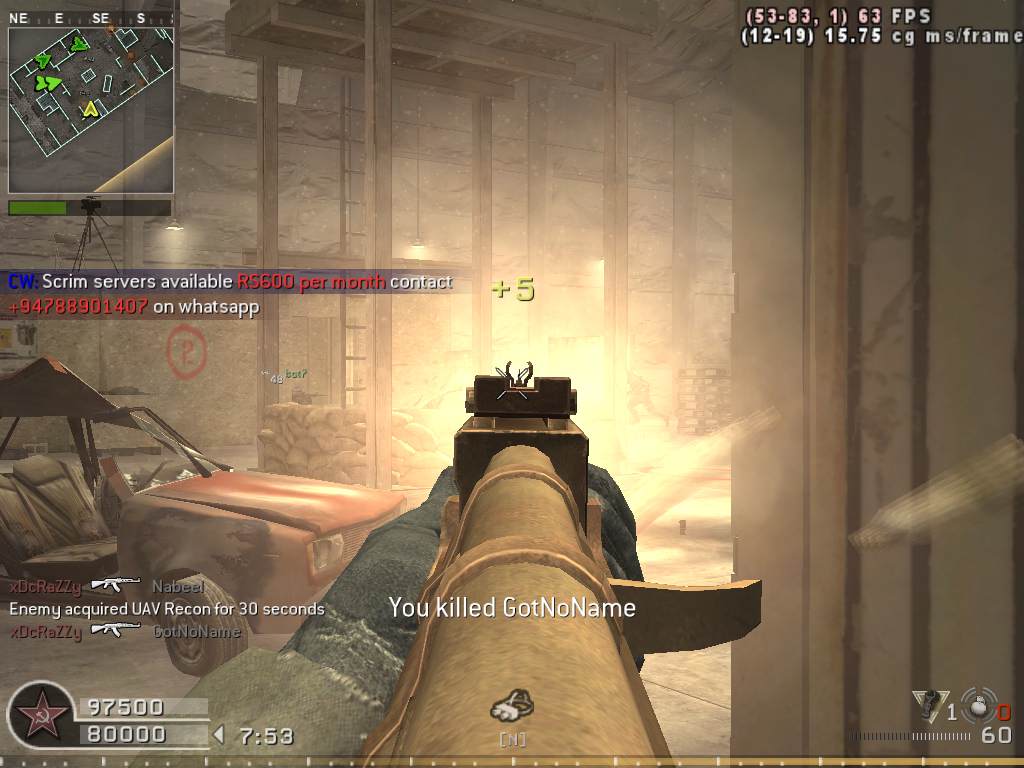Click the CW scrim servers chat message
Viewport: 1024px width, 768px height.
tap(230, 294)
